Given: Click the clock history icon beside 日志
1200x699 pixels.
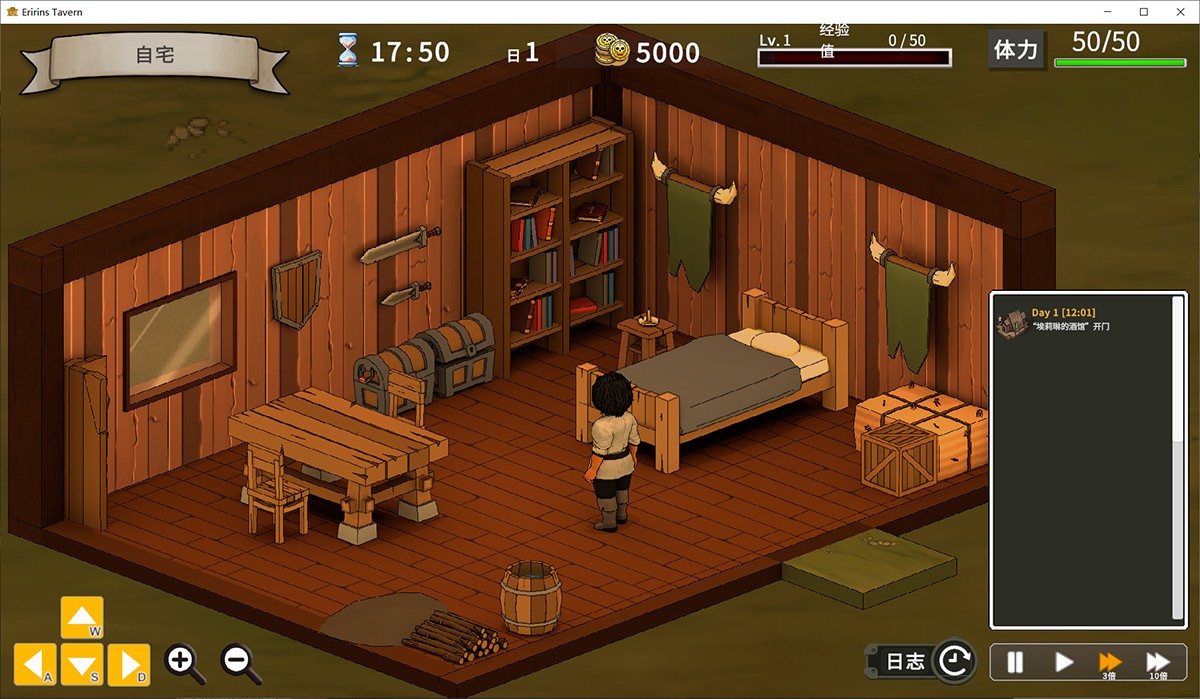Looking at the screenshot, I should point(955,660).
